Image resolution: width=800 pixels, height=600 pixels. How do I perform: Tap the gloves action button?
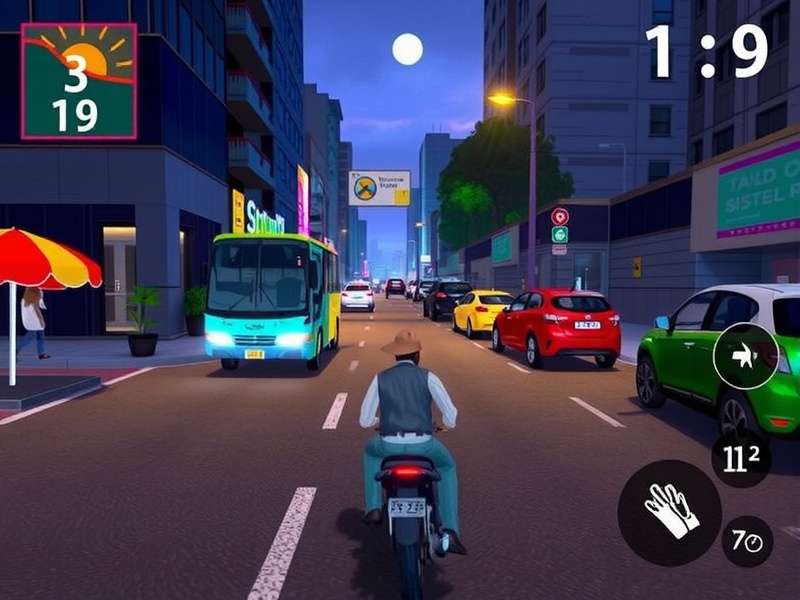pos(669,512)
